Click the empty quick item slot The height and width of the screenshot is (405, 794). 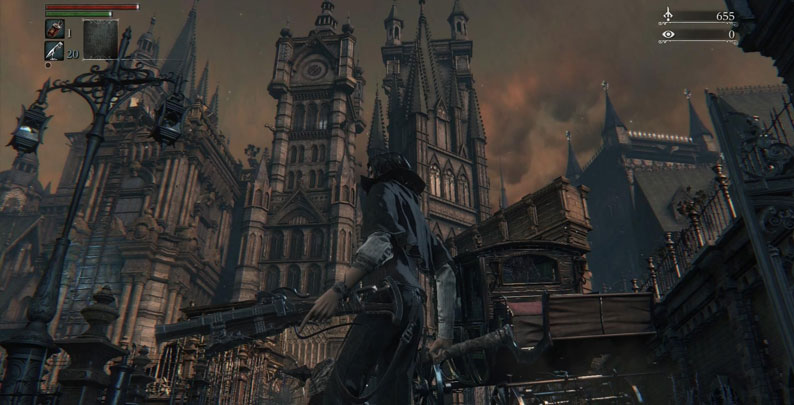[100, 39]
